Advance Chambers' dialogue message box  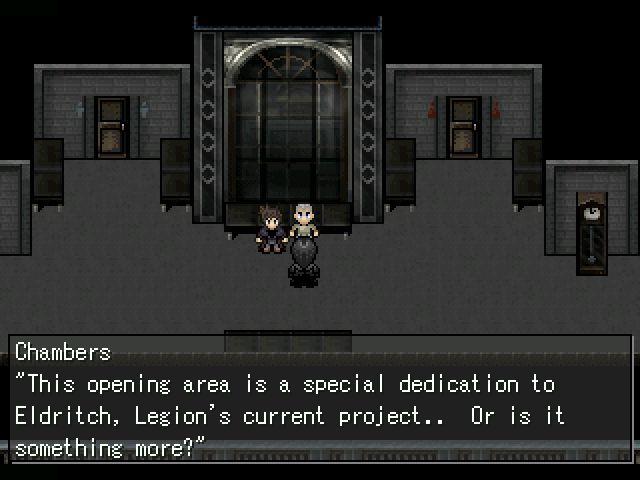tap(320, 398)
